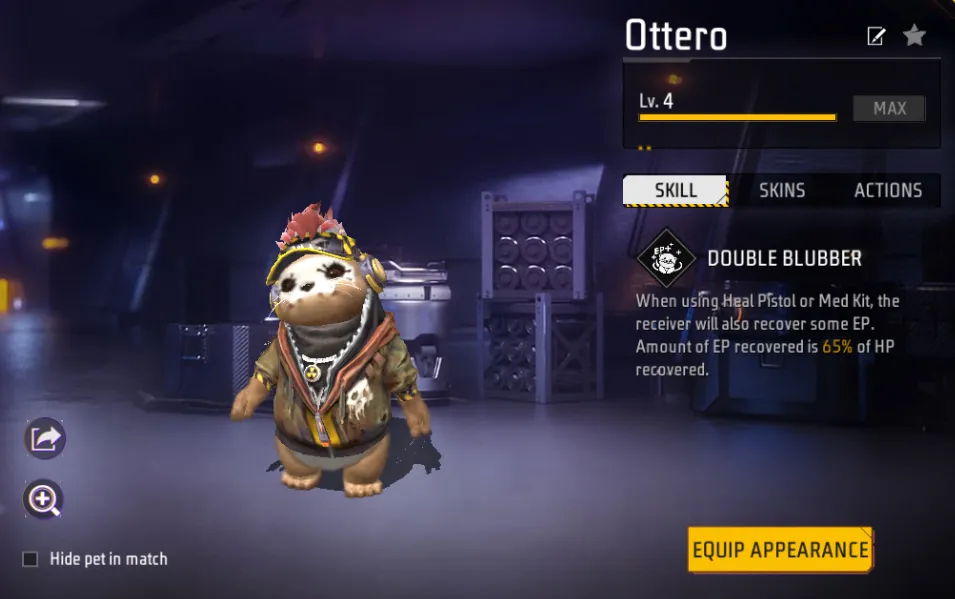Mark Ottero as favorite with the star

[914, 36]
